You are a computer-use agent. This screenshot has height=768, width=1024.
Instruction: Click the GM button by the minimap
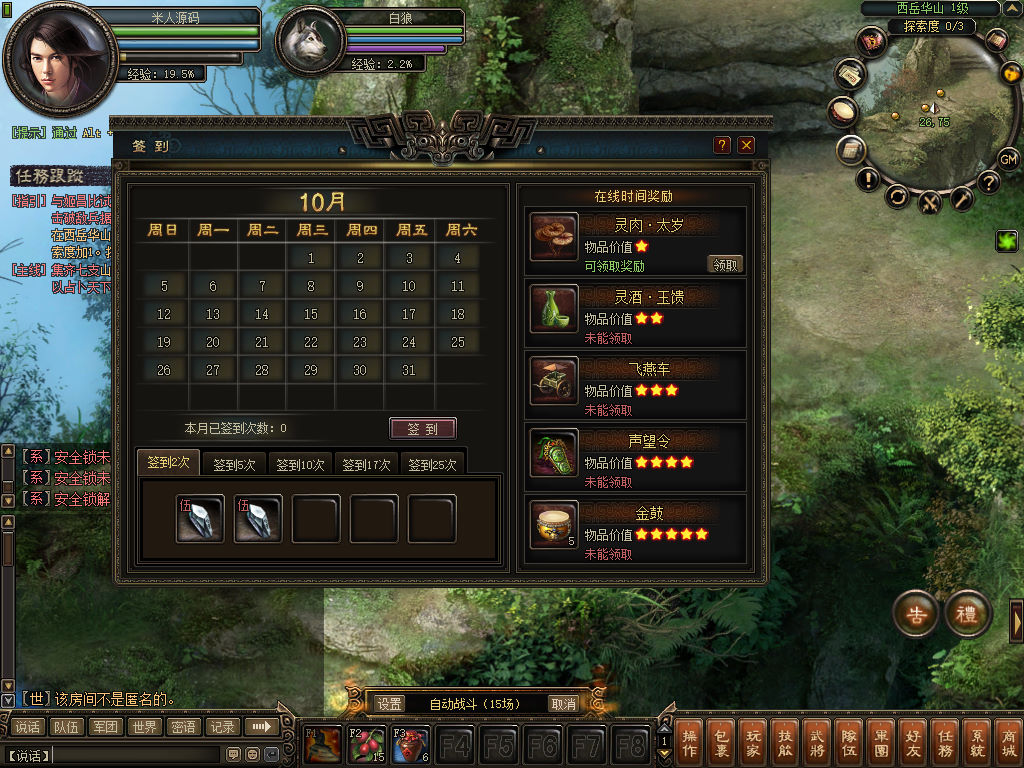tap(1008, 160)
